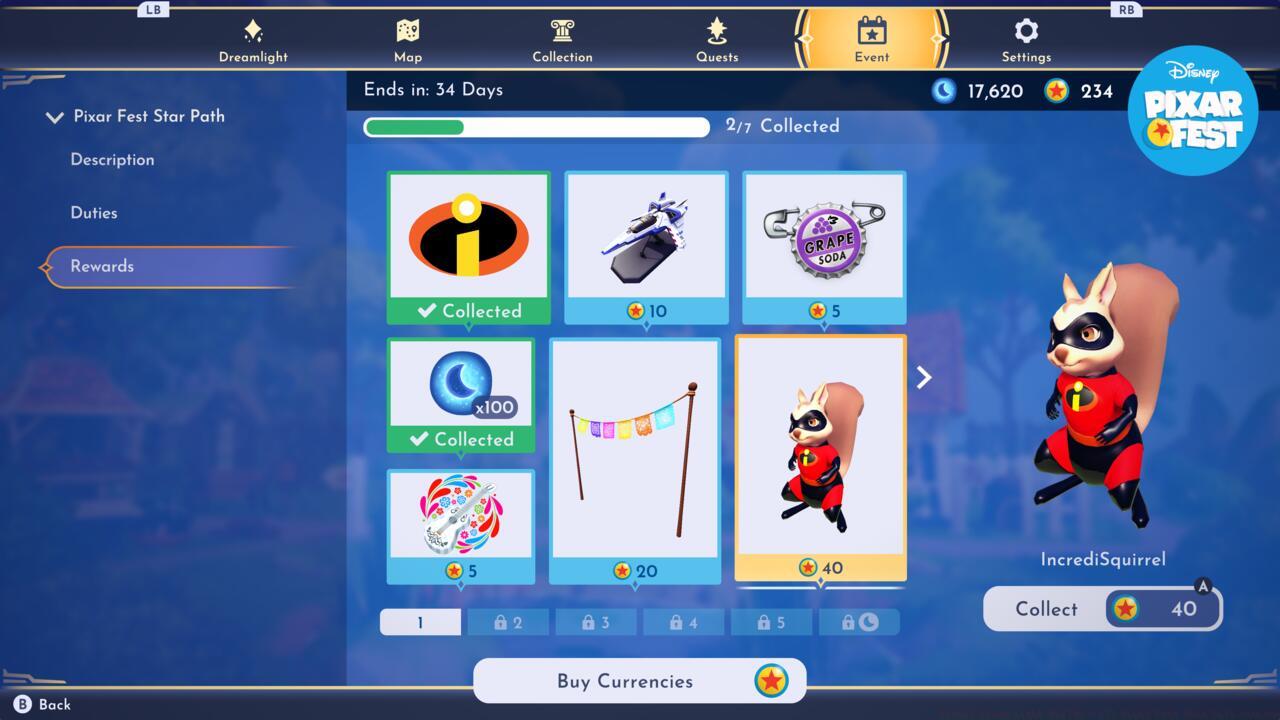Open the Description section
This screenshot has width=1280, height=720.
click(111, 159)
